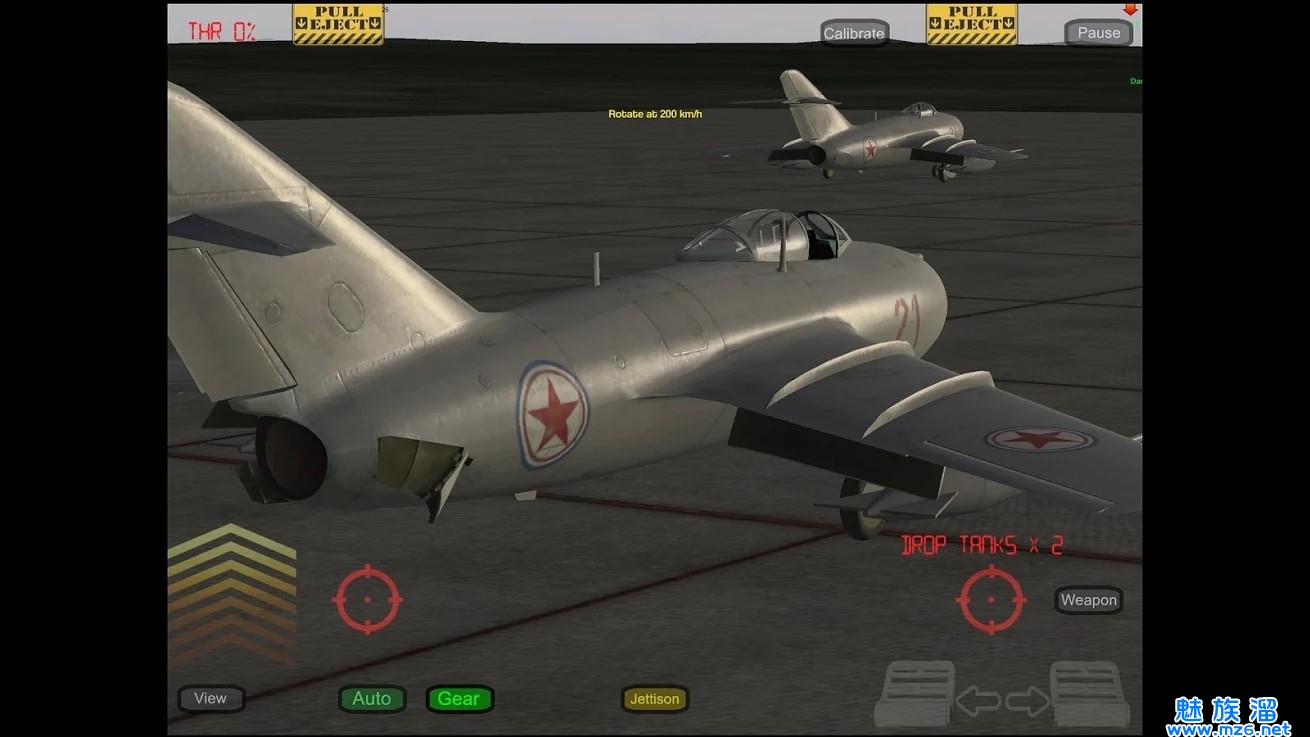The image size is (1310, 737).
Task: Apply the right rudder pedal
Action: (x=1089, y=693)
